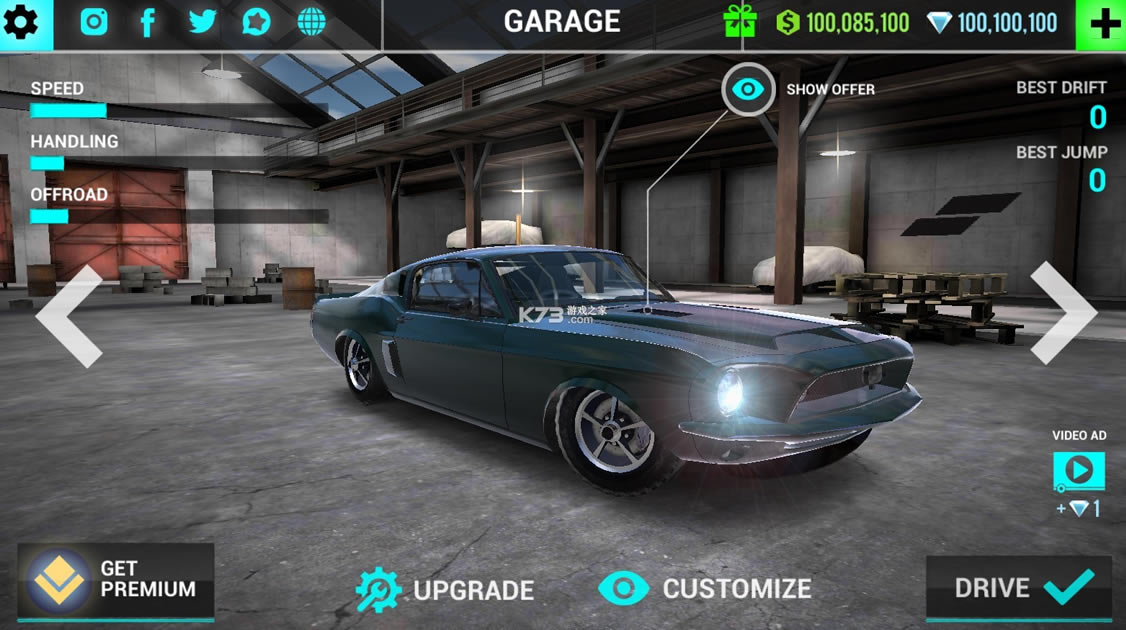Click the chat bubble social icon

pyautogui.click(x=256, y=22)
